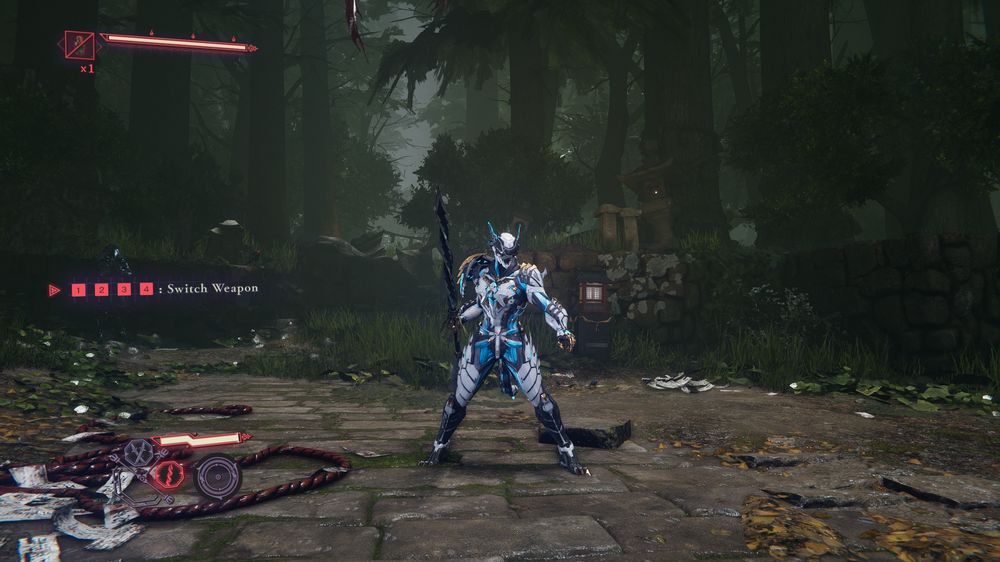Select the crossed-blades weapon octagon icon
Image resolution: width=1000 pixels, height=562 pixels.
click(x=139, y=453)
